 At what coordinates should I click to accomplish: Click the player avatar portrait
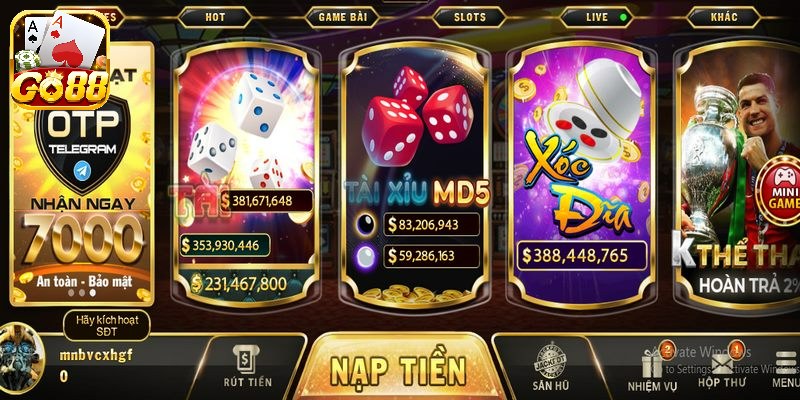point(27,356)
